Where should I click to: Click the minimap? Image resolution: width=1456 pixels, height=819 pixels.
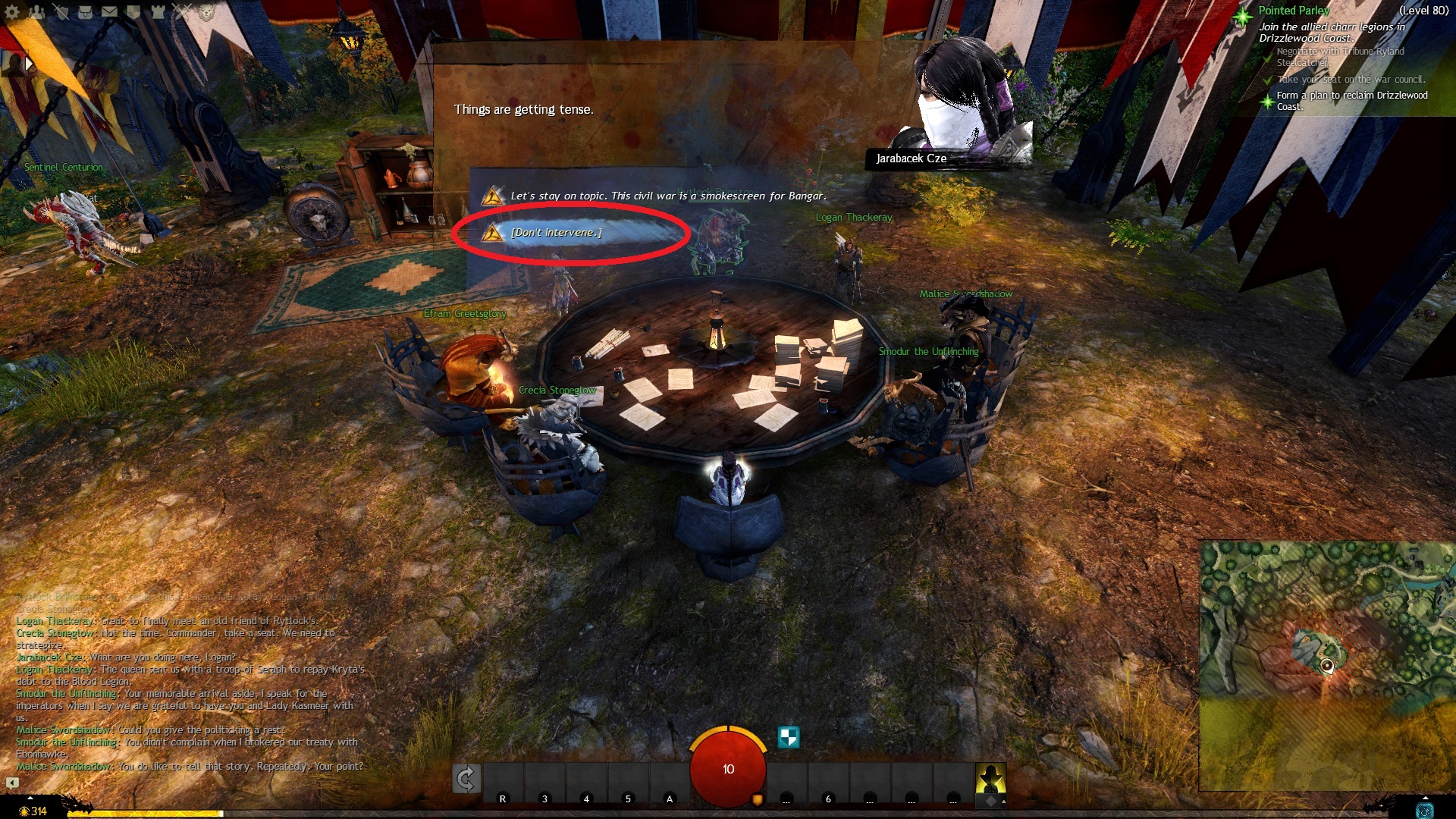point(1327,664)
